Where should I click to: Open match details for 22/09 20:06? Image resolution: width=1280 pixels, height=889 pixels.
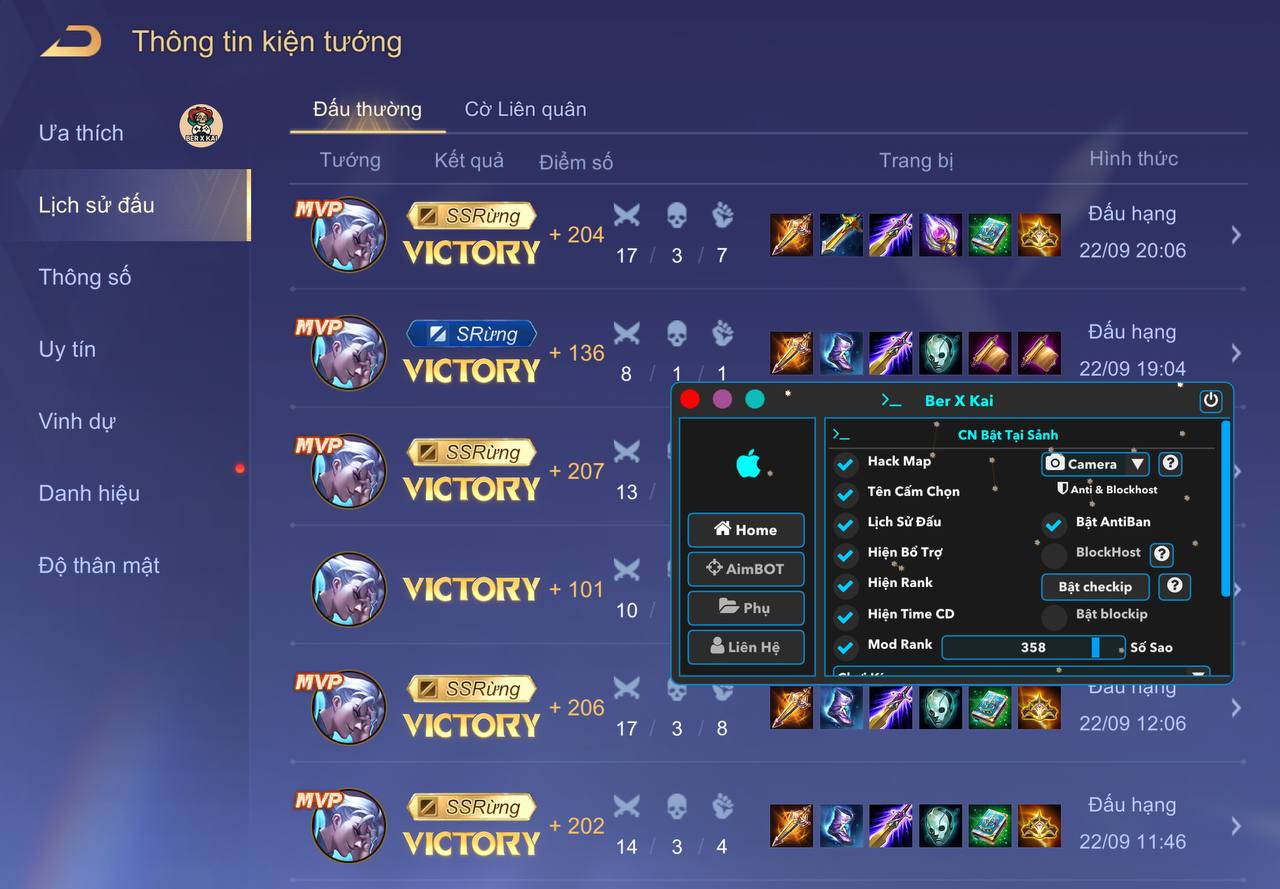pyautogui.click(x=1236, y=234)
